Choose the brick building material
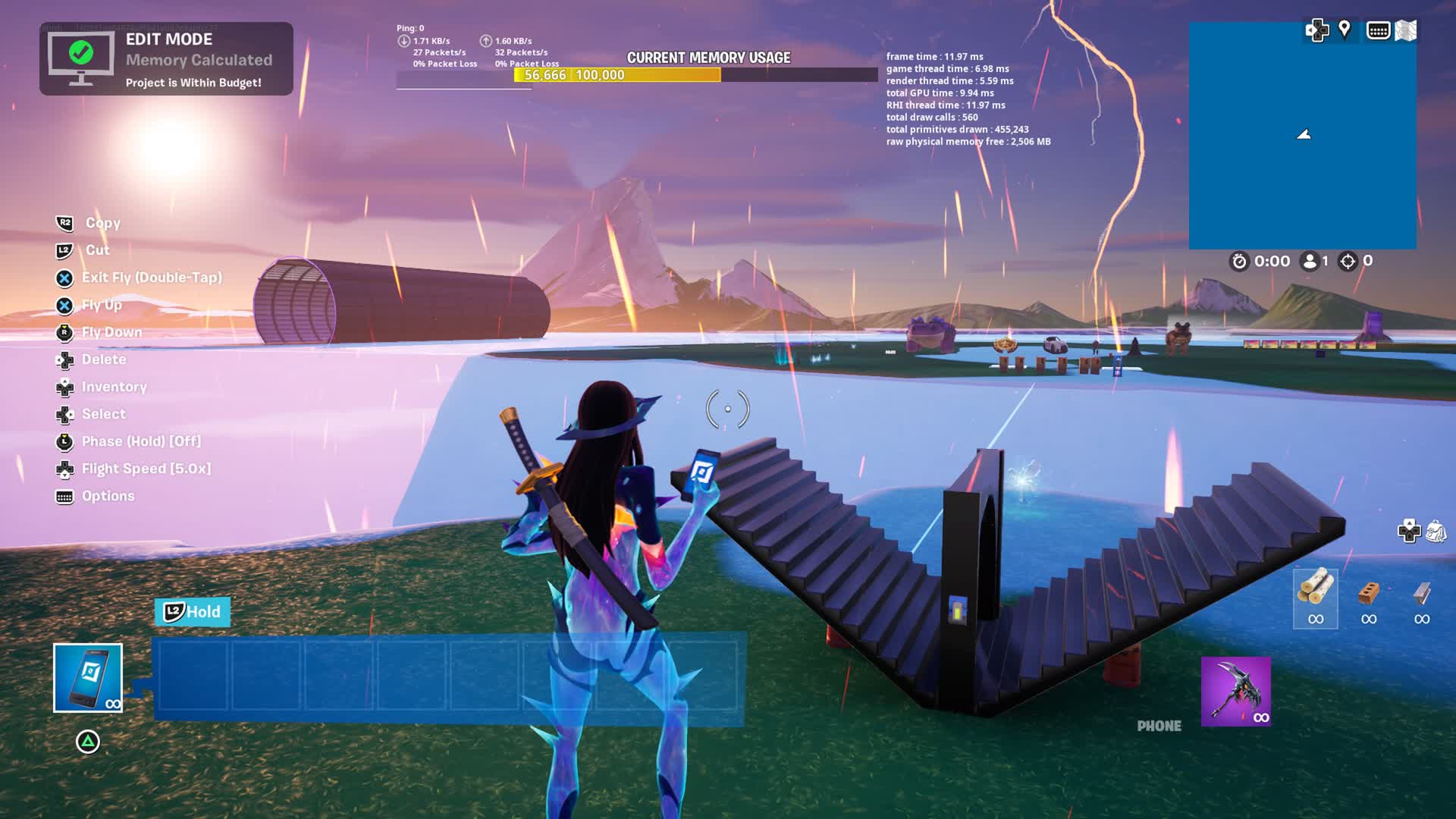The image size is (1456, 819). (x=1368, y=598)
